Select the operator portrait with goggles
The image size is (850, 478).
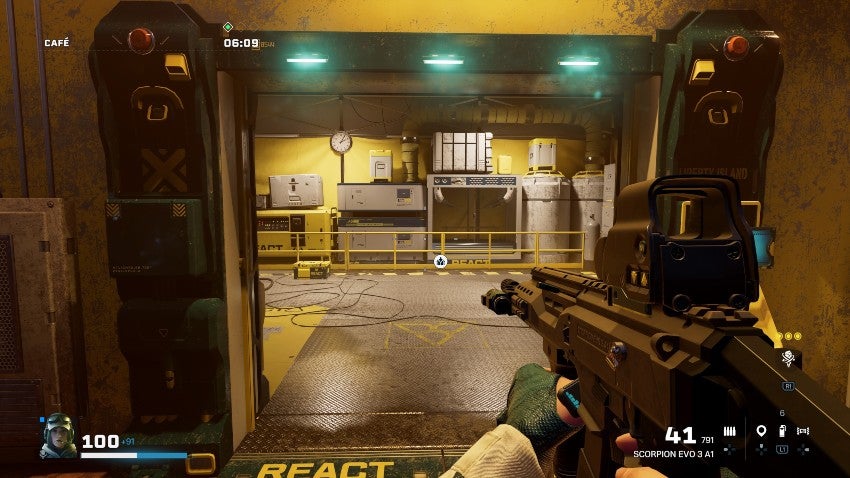point(57,435)
